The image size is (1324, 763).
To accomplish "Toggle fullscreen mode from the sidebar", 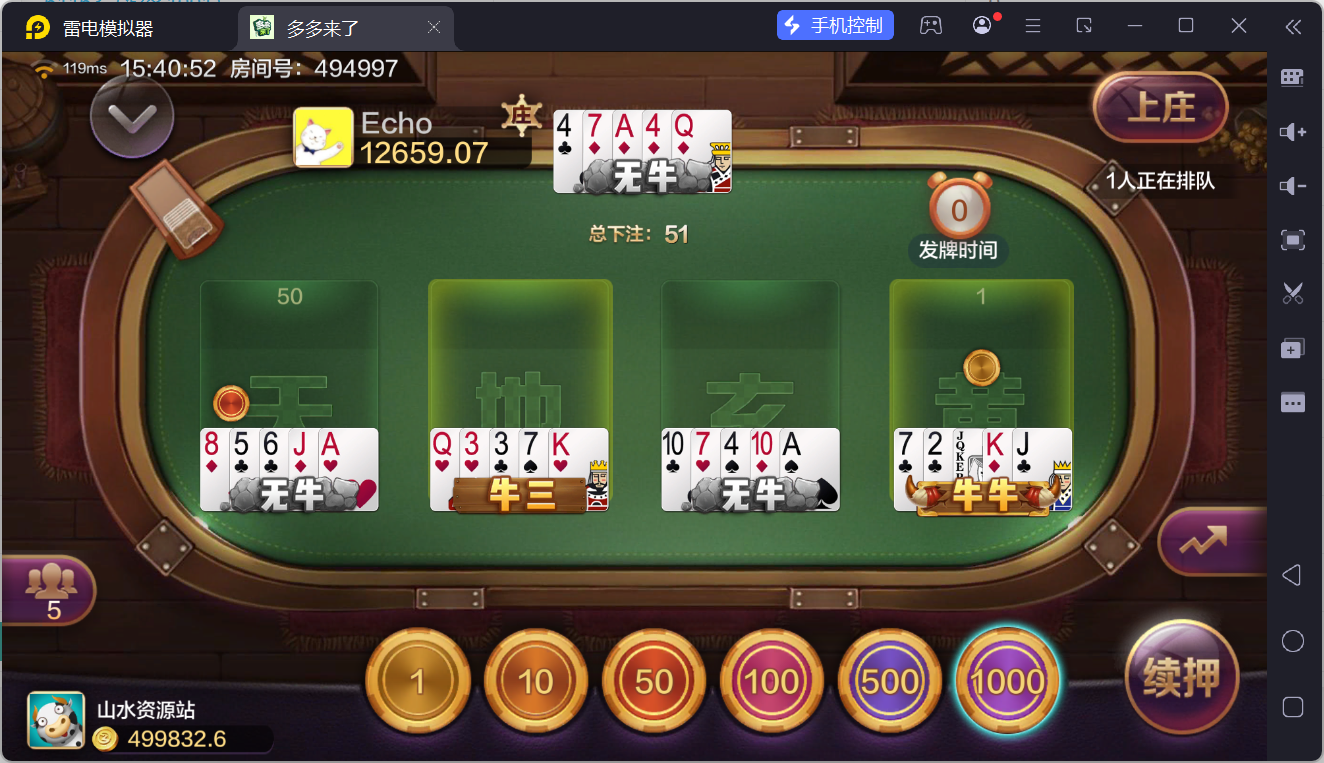I will point(1292,240).
